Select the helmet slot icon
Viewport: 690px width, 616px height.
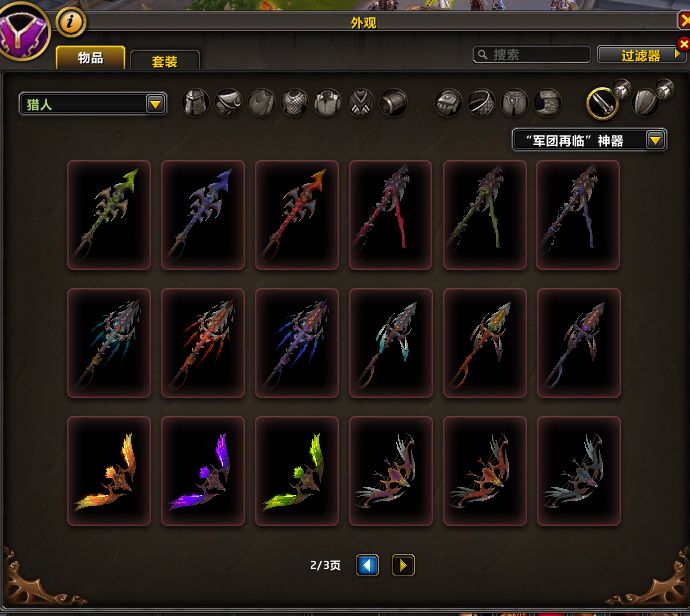coord(195,102)
